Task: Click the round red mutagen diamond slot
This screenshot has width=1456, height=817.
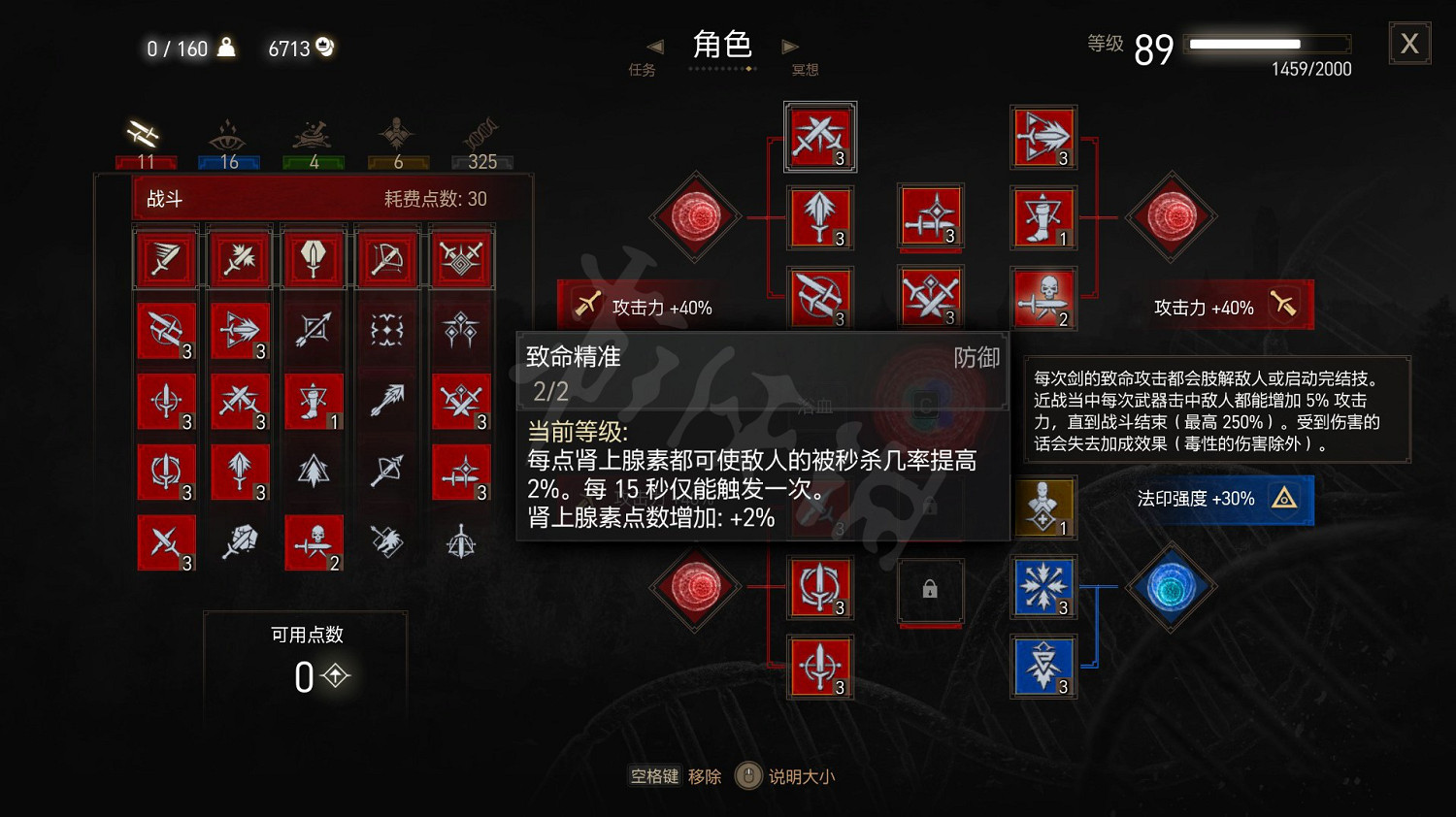Action: [695, 217]
